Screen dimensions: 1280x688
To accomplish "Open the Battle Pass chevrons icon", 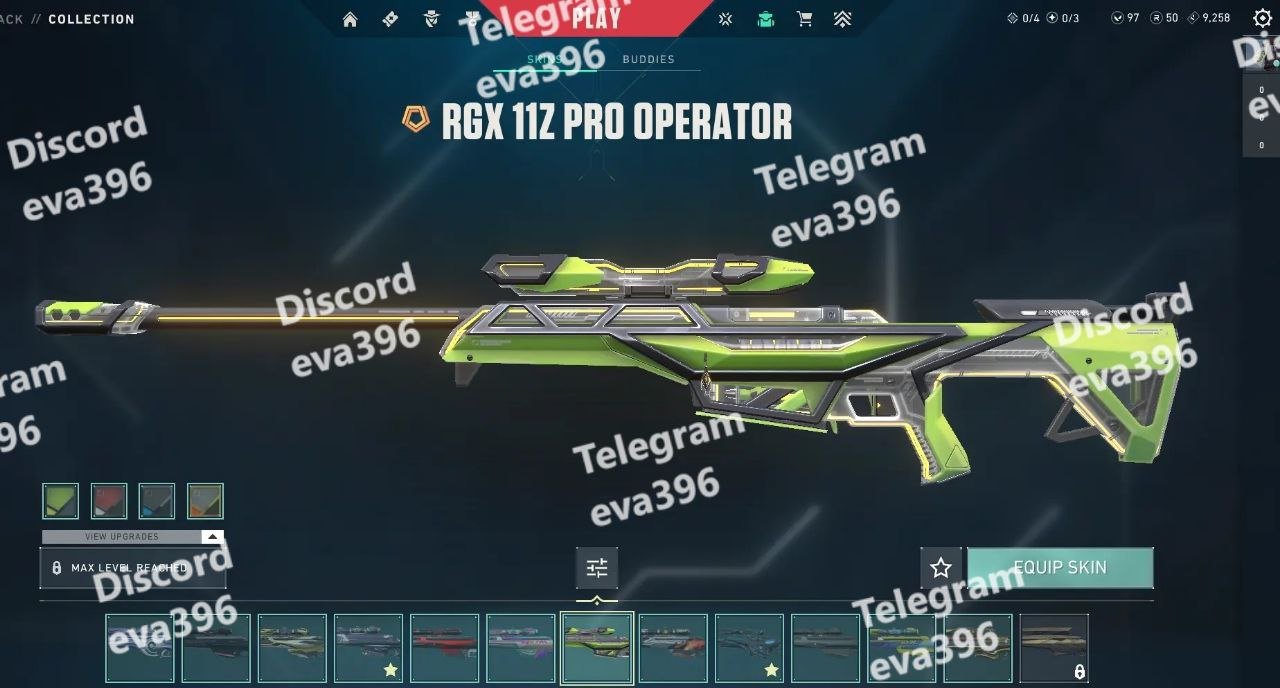I will pyautogui.click(x=843, y=19).
